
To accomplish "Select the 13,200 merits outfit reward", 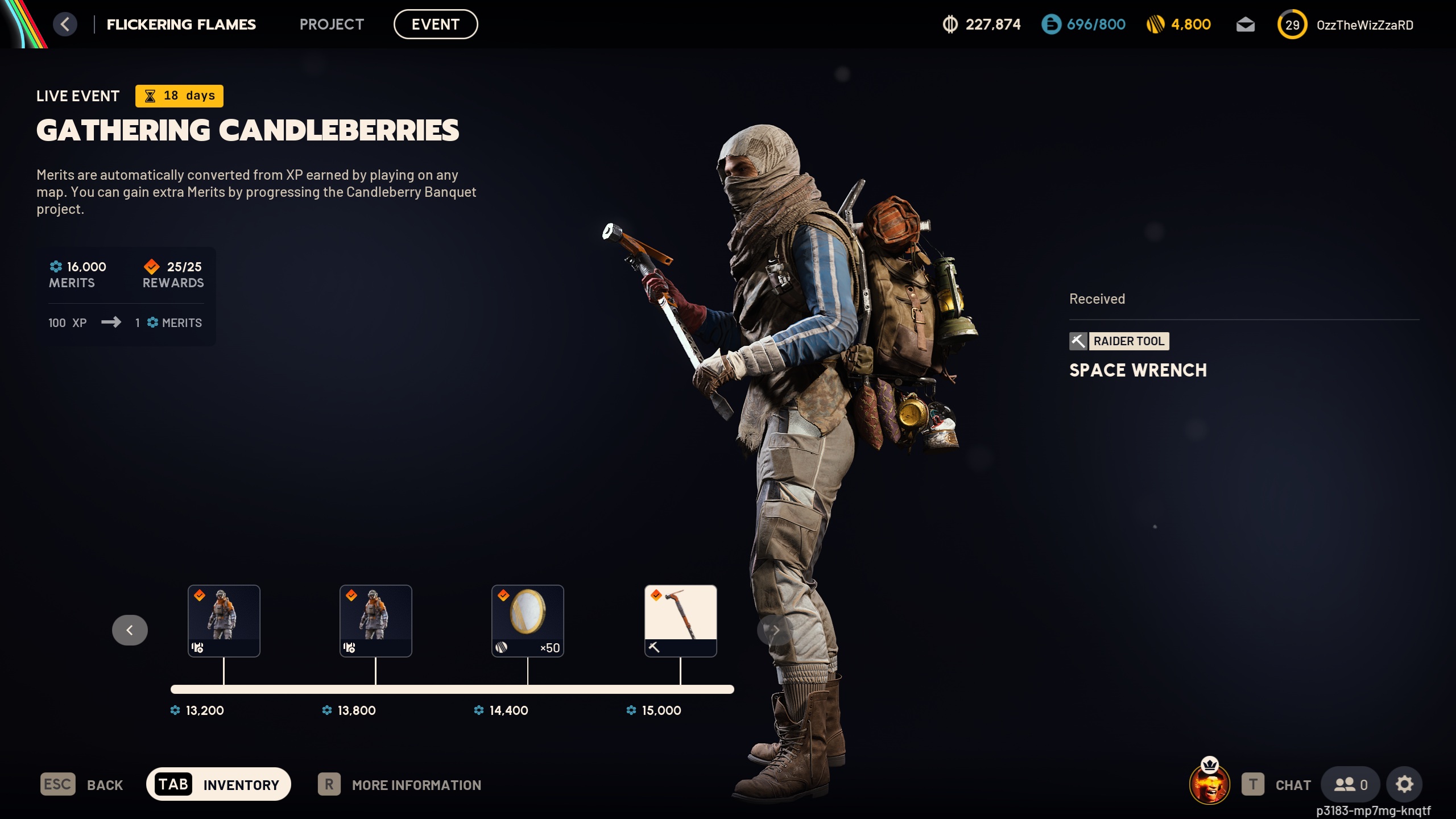I will (x=224, y=621).
